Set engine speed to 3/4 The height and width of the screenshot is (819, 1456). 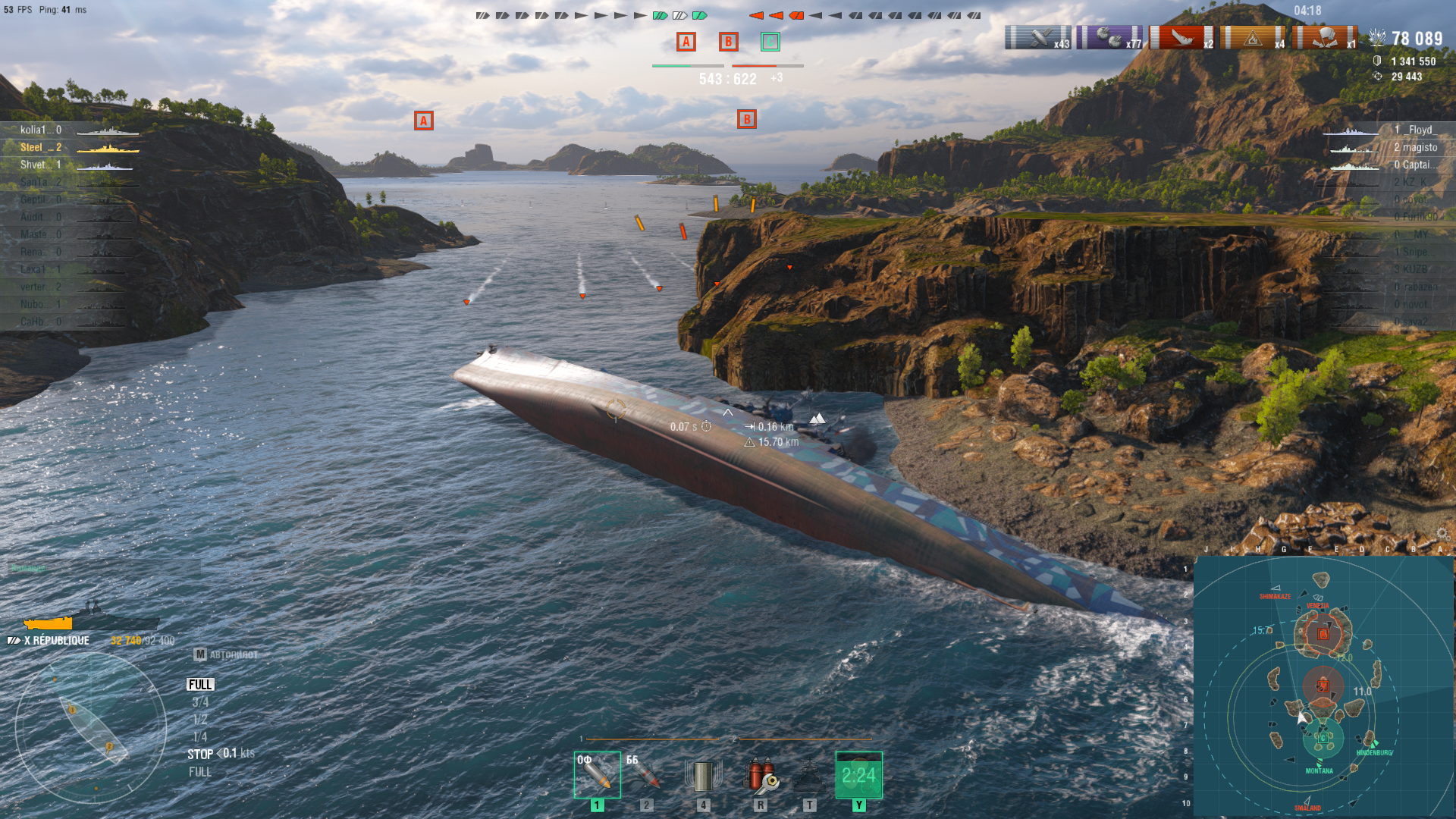coord(200,702)
